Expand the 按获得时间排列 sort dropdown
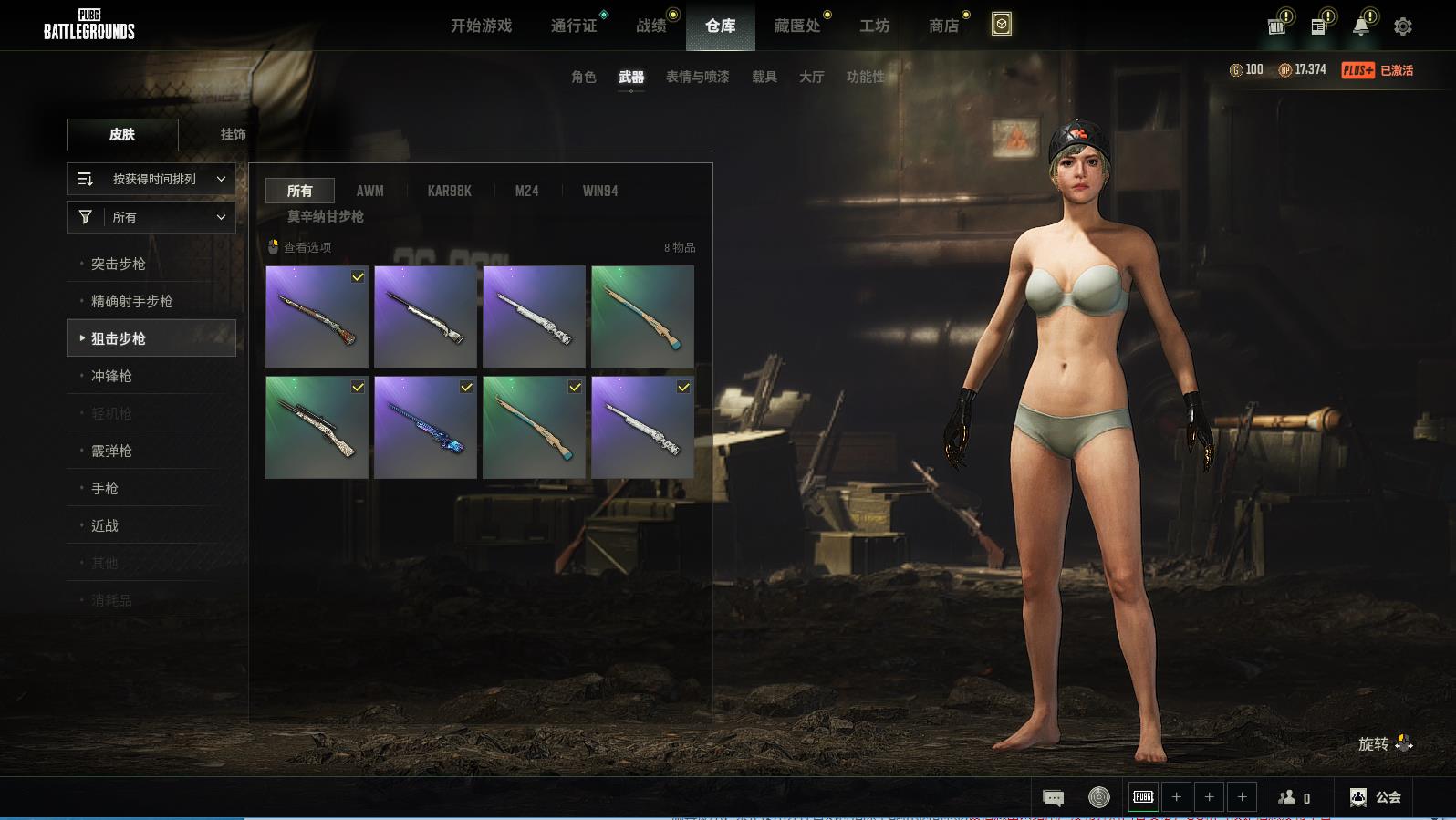This screenshot has width=1456, height=820. click(x=151, y=179)
